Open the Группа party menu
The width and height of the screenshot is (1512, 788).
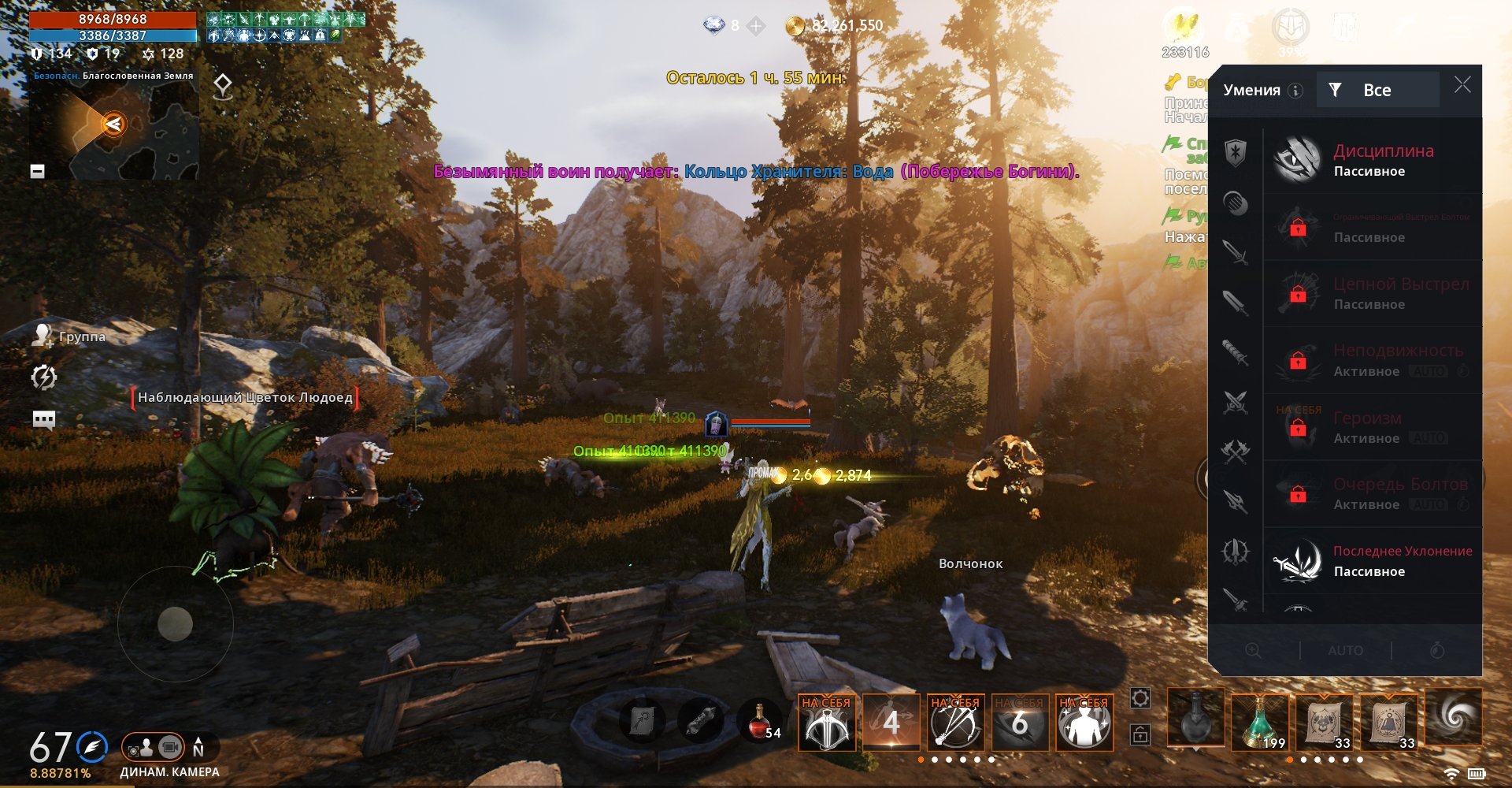point(69,336)
